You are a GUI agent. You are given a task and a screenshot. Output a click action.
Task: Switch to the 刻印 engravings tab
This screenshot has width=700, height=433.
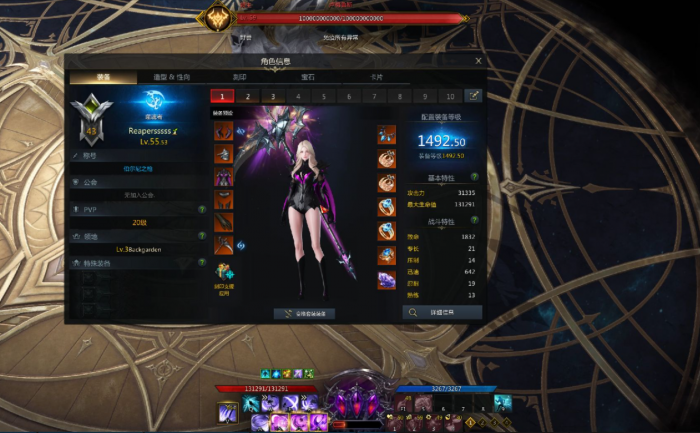(239, 77)
